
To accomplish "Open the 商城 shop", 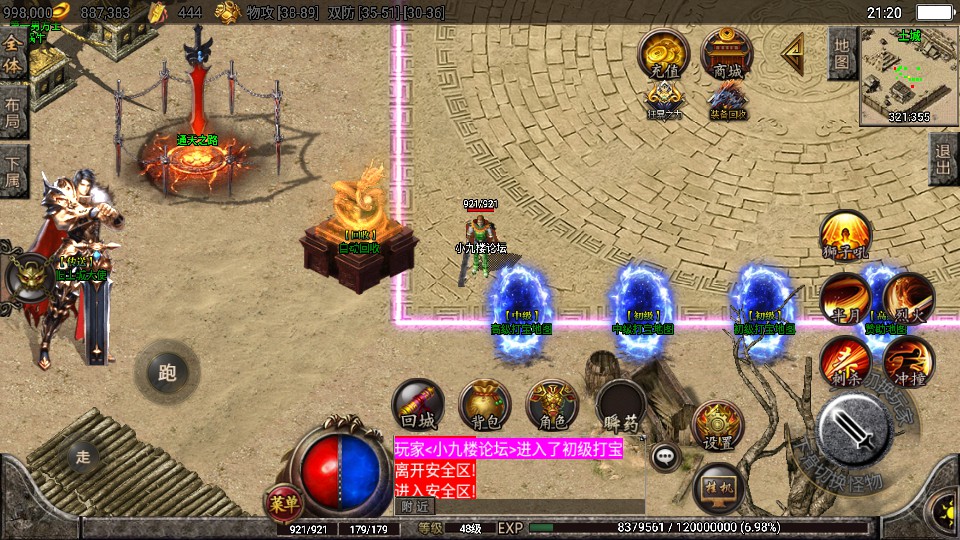I will tap(727, 54).
